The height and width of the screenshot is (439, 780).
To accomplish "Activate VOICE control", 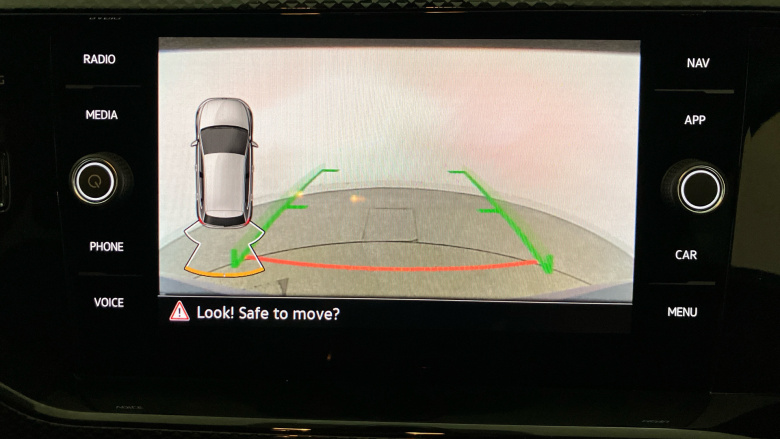I will [x=108, y=302].
